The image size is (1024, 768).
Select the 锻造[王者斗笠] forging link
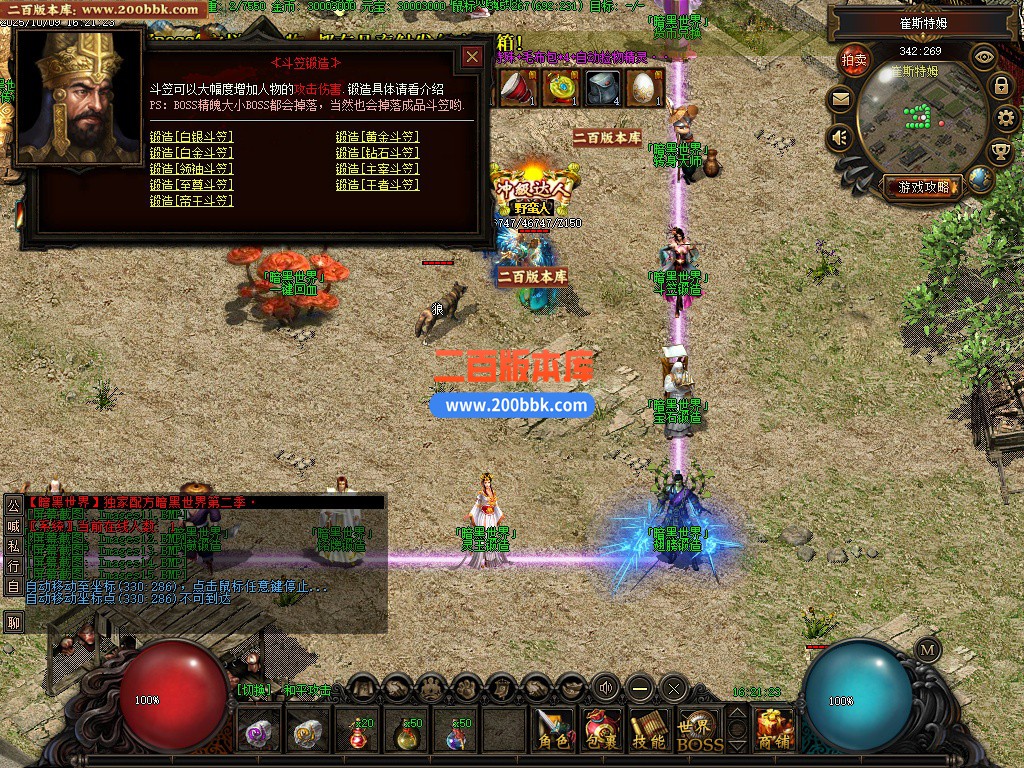[377, 185]
